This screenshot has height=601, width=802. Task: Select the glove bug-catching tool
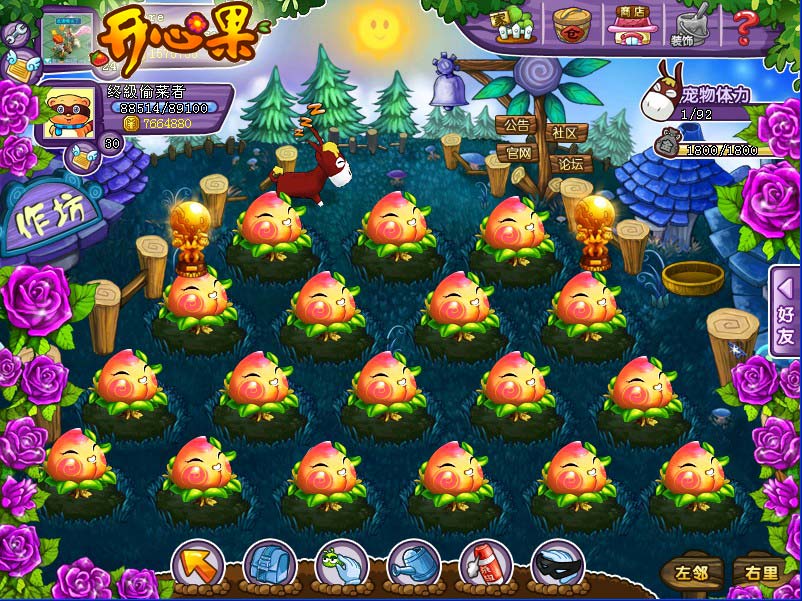tap(341, 566)
